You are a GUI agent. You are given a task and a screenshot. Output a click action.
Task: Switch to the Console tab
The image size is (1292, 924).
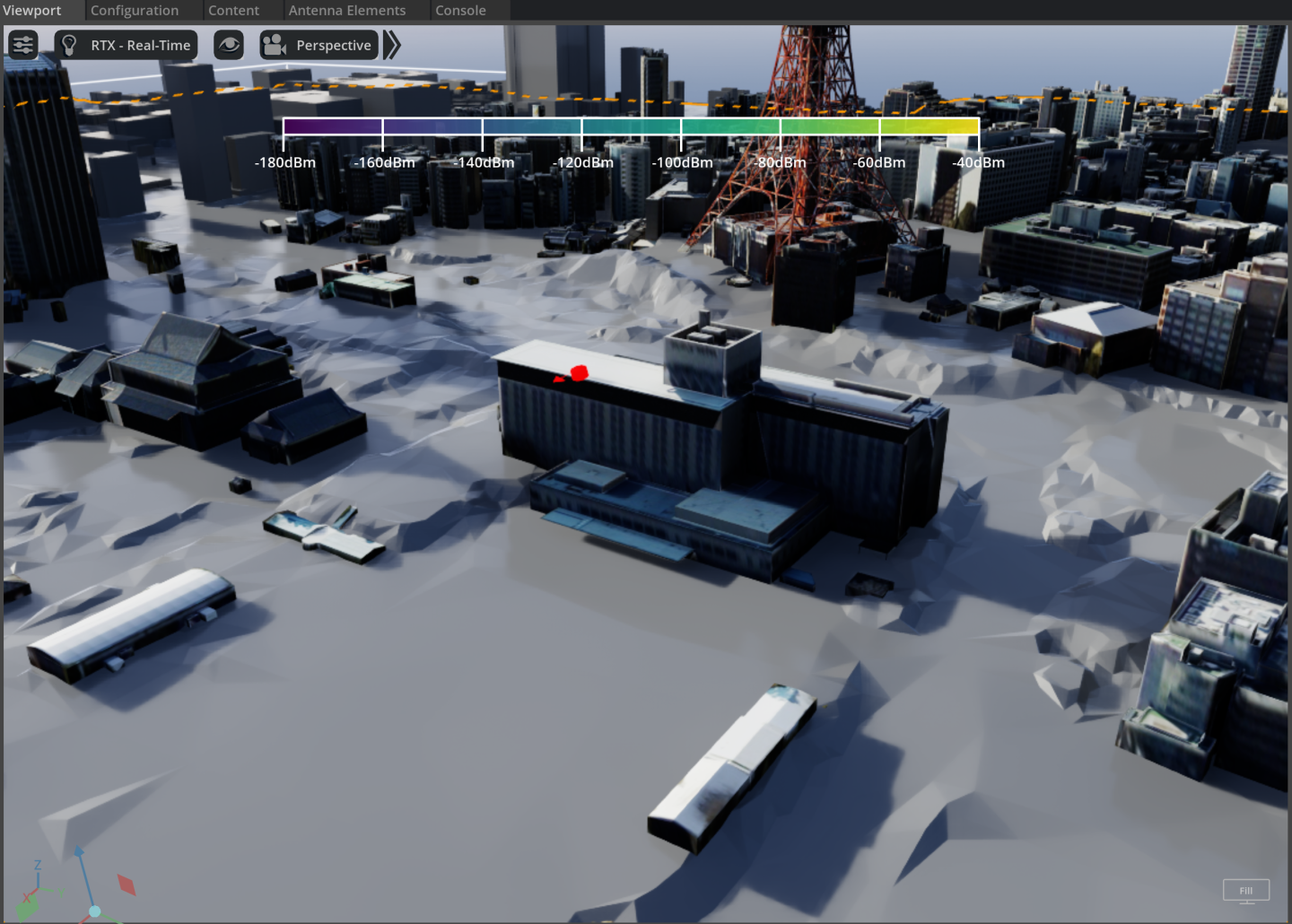[460, 11]
